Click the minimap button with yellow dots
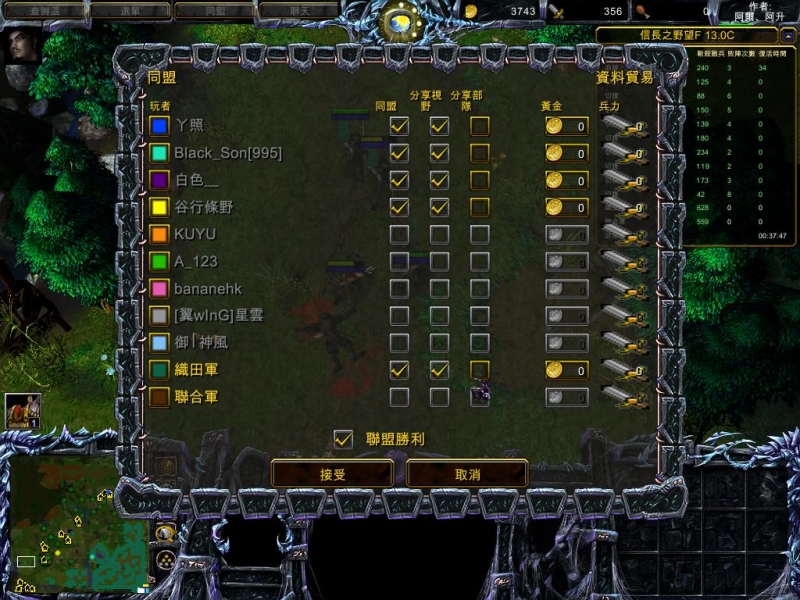Screen dimensions: 800x600 (x=164, y=558)
